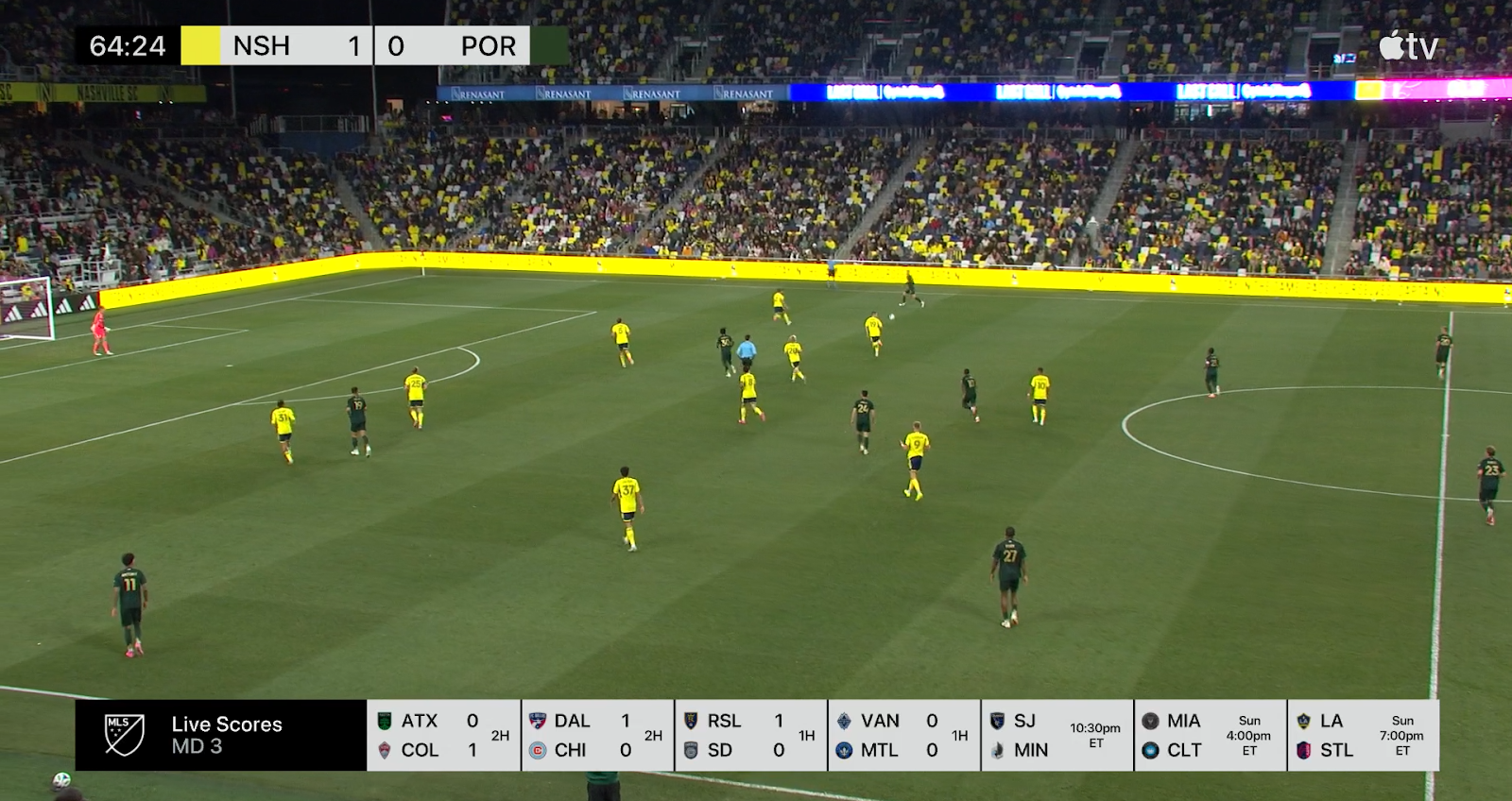This screenshot has width=1512, height=801.
Task: Choose the RSL vs SD score card
Action: (750, 735)
